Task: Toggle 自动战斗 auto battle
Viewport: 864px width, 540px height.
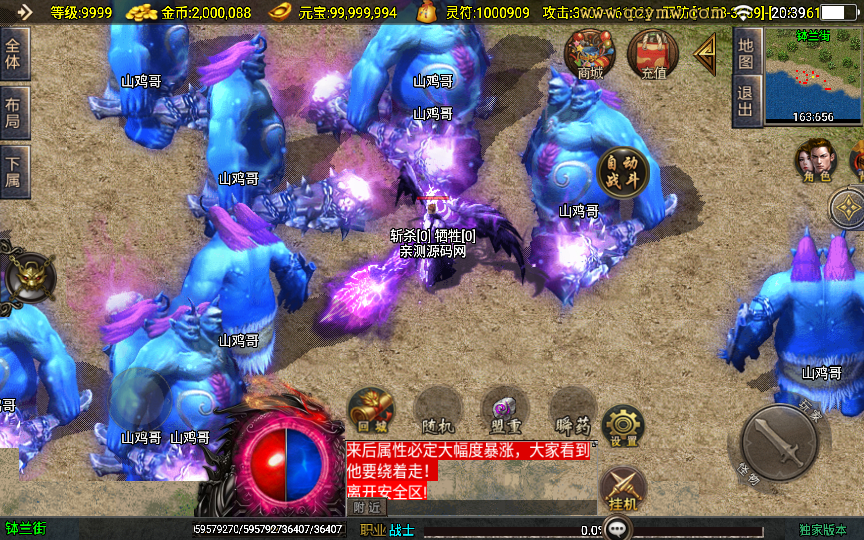Action: coord(623,173)
